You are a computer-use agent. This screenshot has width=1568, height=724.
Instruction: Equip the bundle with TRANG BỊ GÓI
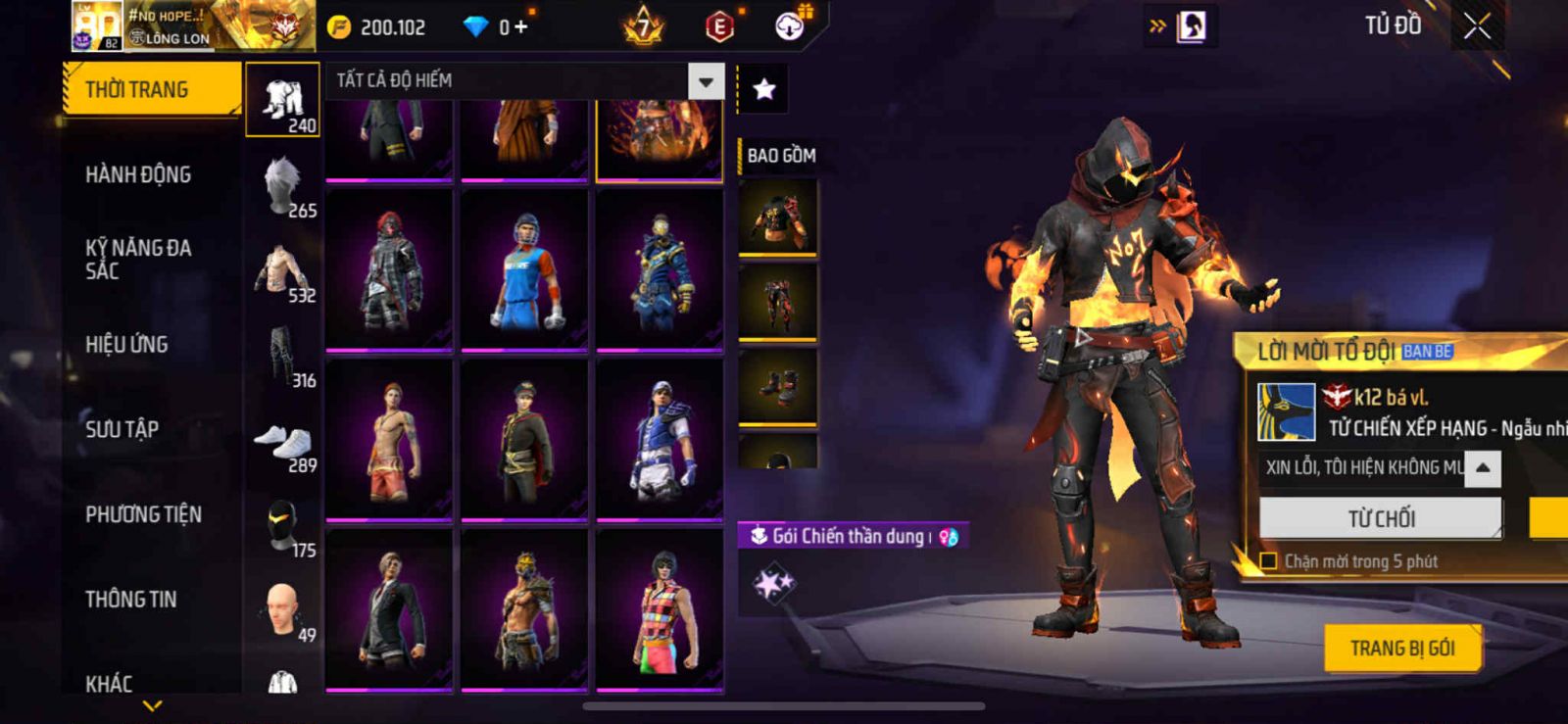pyautogui.click(x=1401, y=649)
